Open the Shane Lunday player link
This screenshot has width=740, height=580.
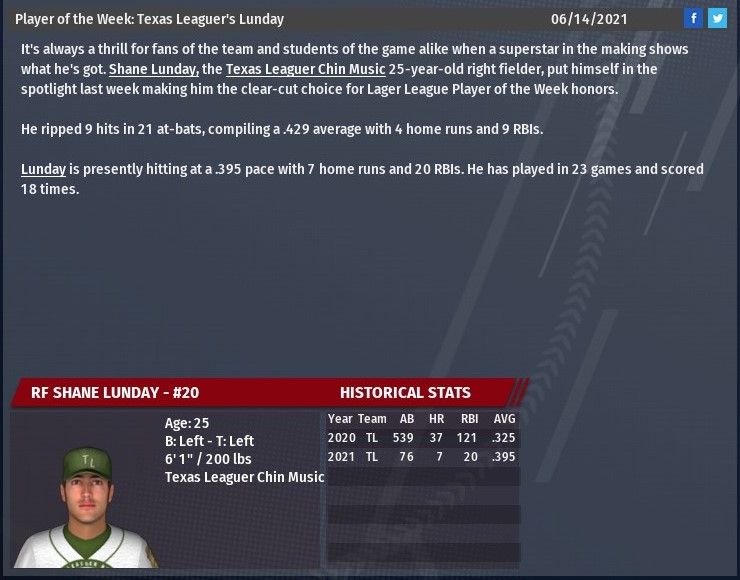click(x=153, y=69)
